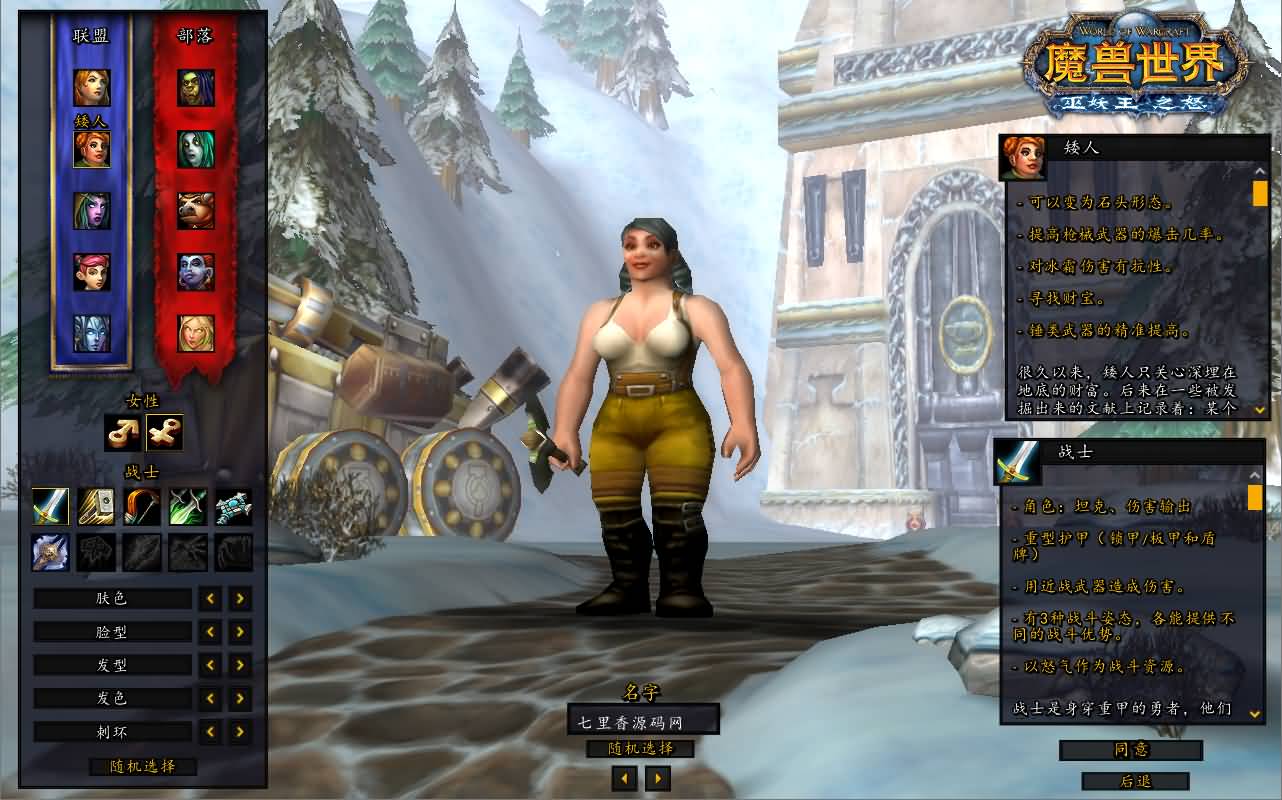Go back with the 后退 button
1282x800 pixels.
1135,781
